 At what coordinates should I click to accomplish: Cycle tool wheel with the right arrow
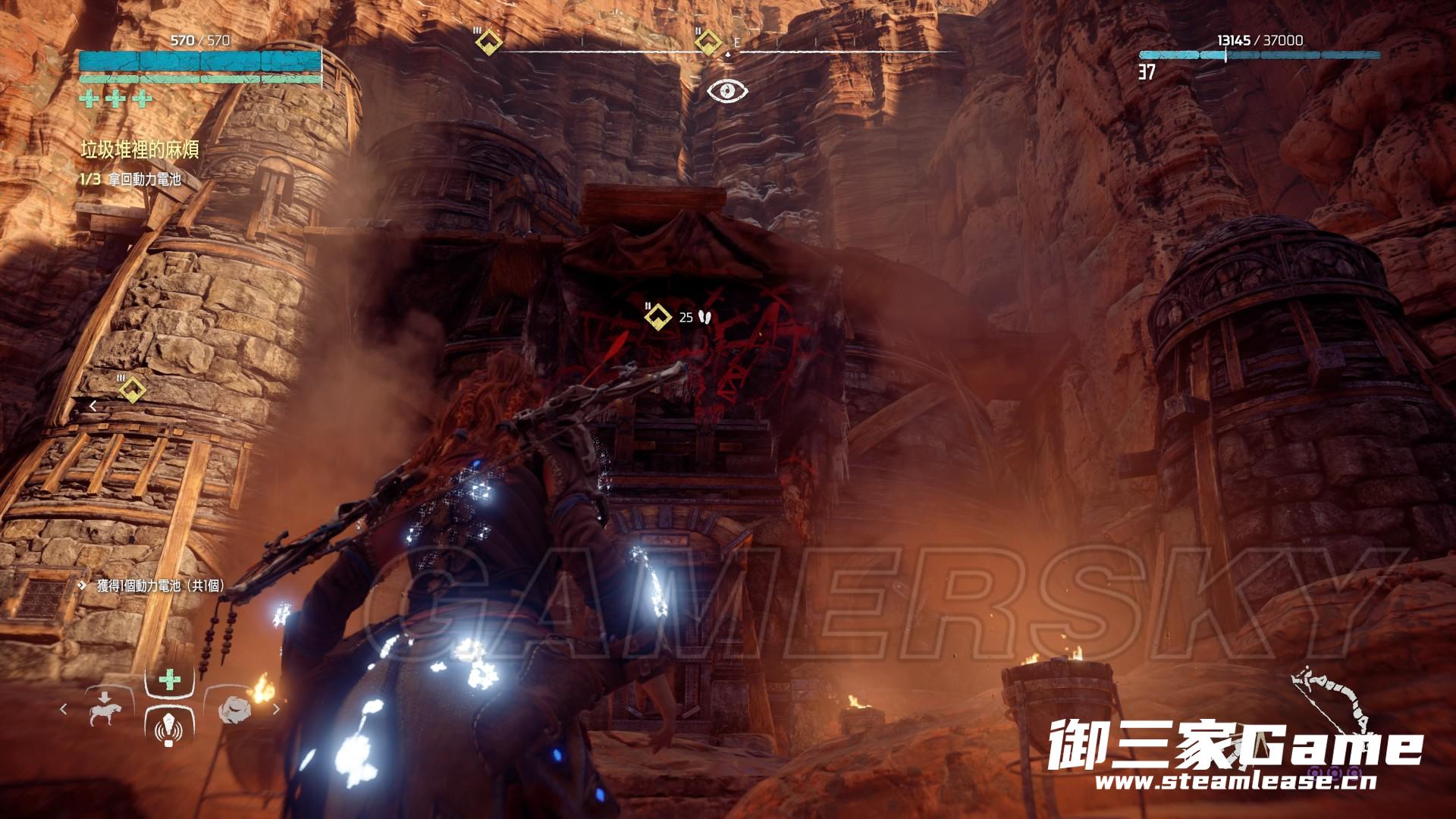[276, 710]
